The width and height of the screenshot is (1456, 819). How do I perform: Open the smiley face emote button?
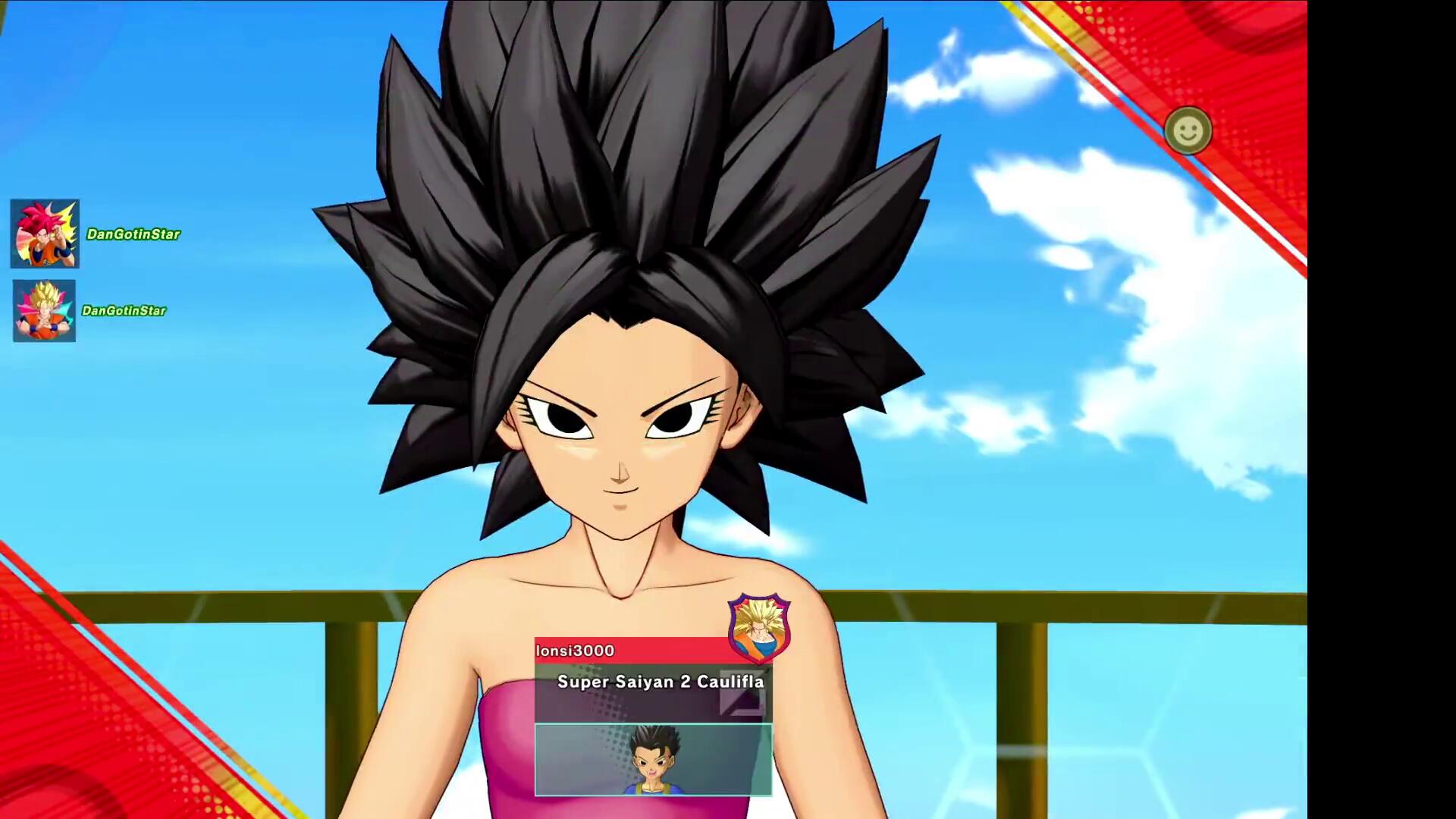(x=1188, y=131)
